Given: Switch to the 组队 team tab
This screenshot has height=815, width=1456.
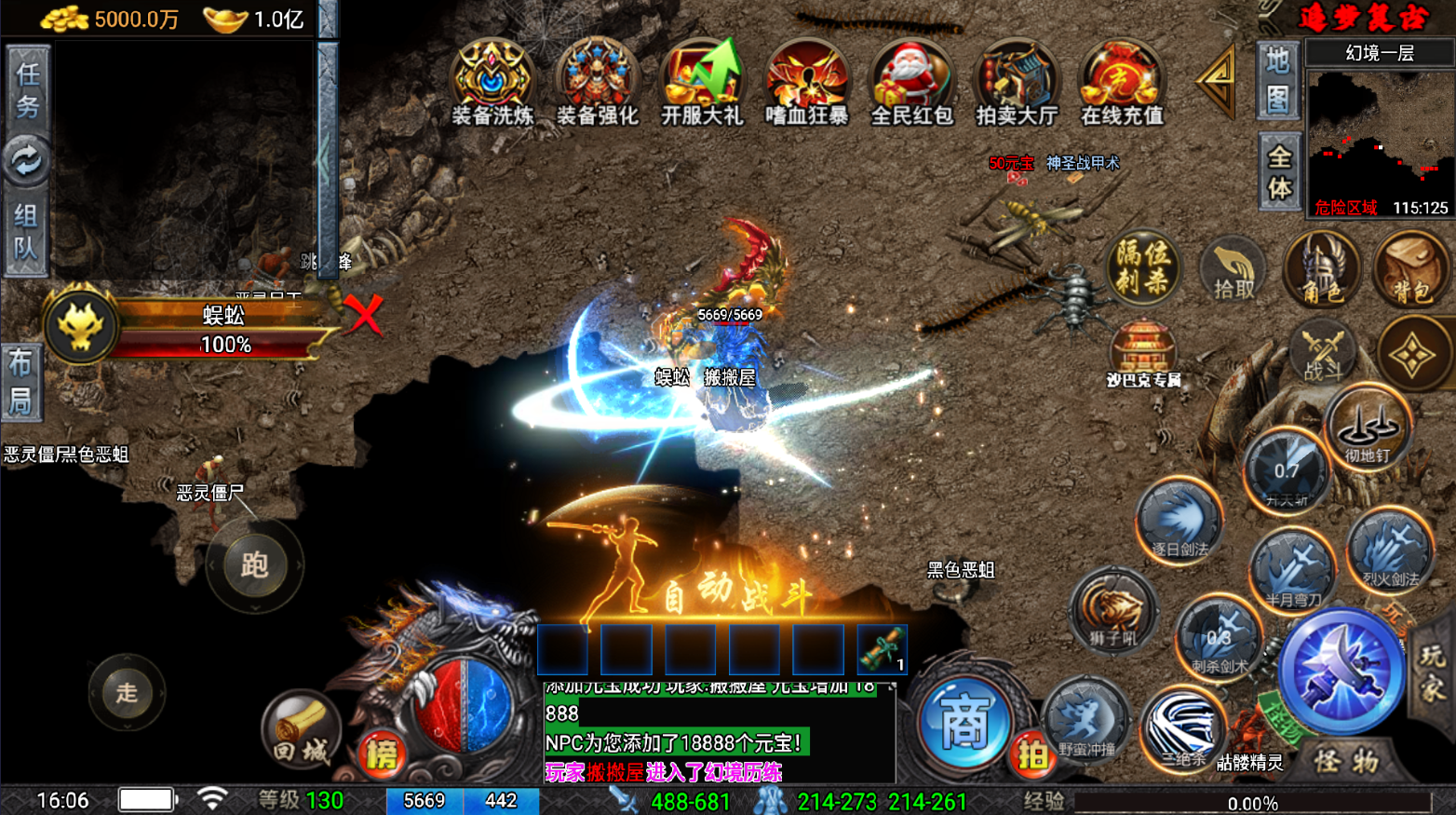Looking at the screenshot, I should click(x=25, y=231).
